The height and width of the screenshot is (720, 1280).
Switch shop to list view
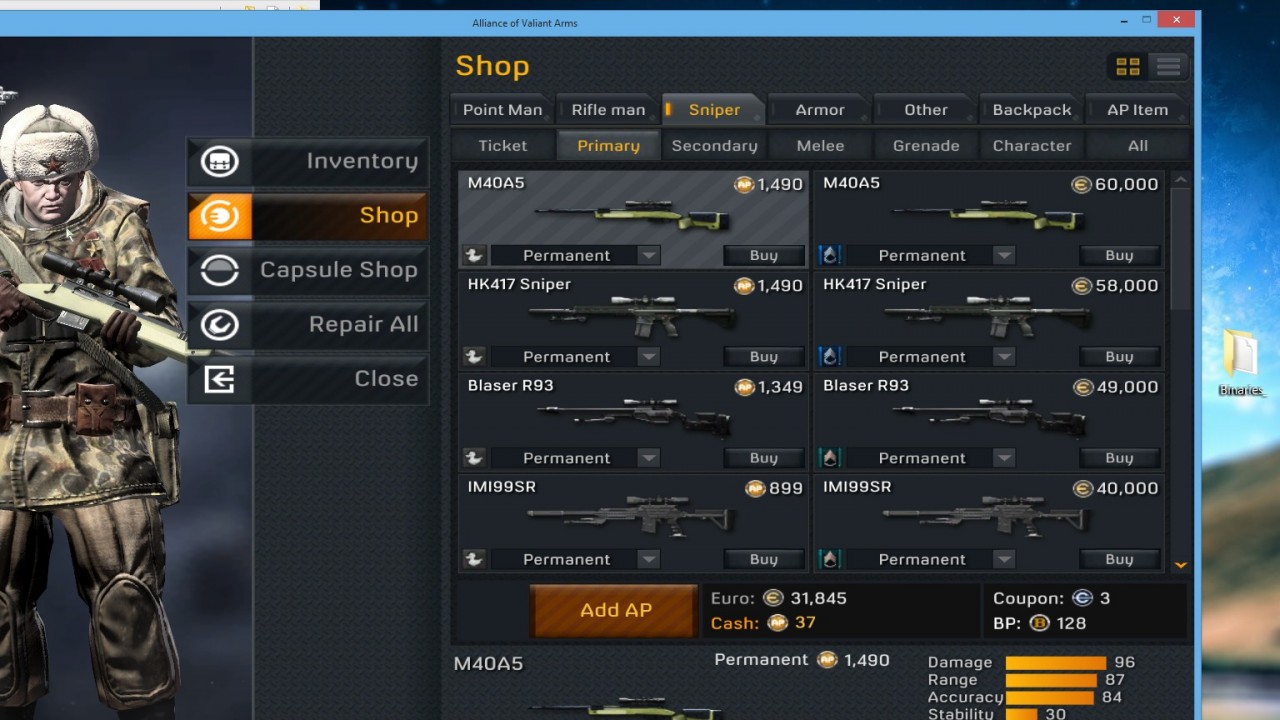[x=1168, y=67]
